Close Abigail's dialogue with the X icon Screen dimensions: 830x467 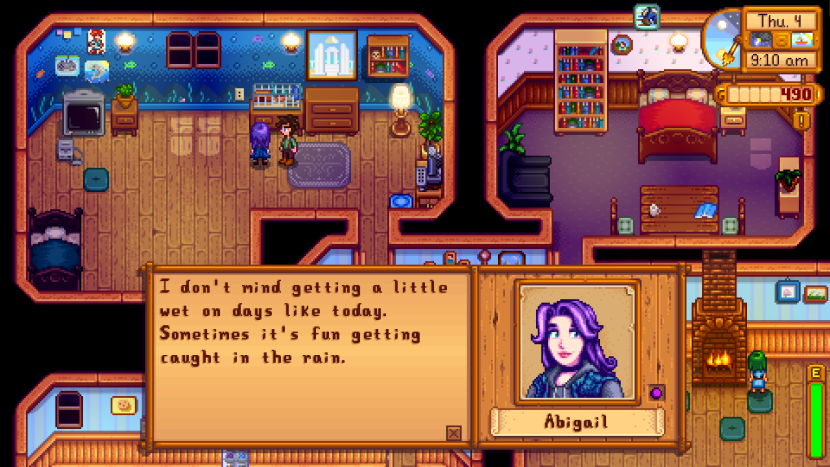(x=454, y=433)
